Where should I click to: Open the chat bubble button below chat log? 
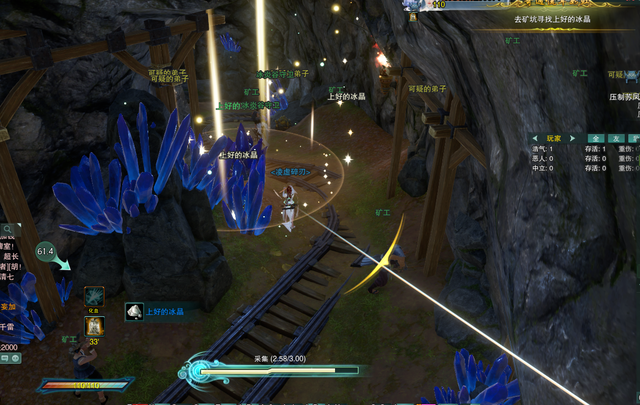6,359
